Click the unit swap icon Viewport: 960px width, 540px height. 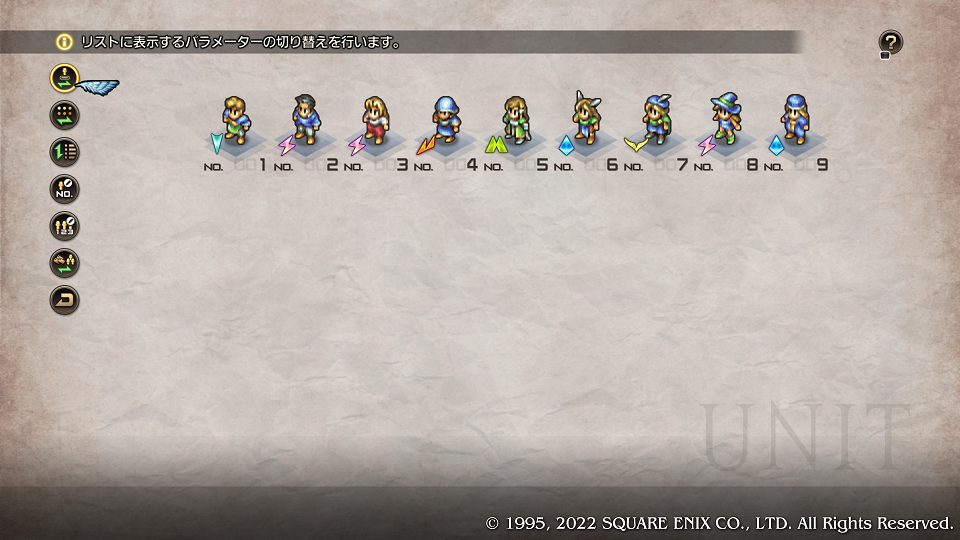click(x=65, y=262)
